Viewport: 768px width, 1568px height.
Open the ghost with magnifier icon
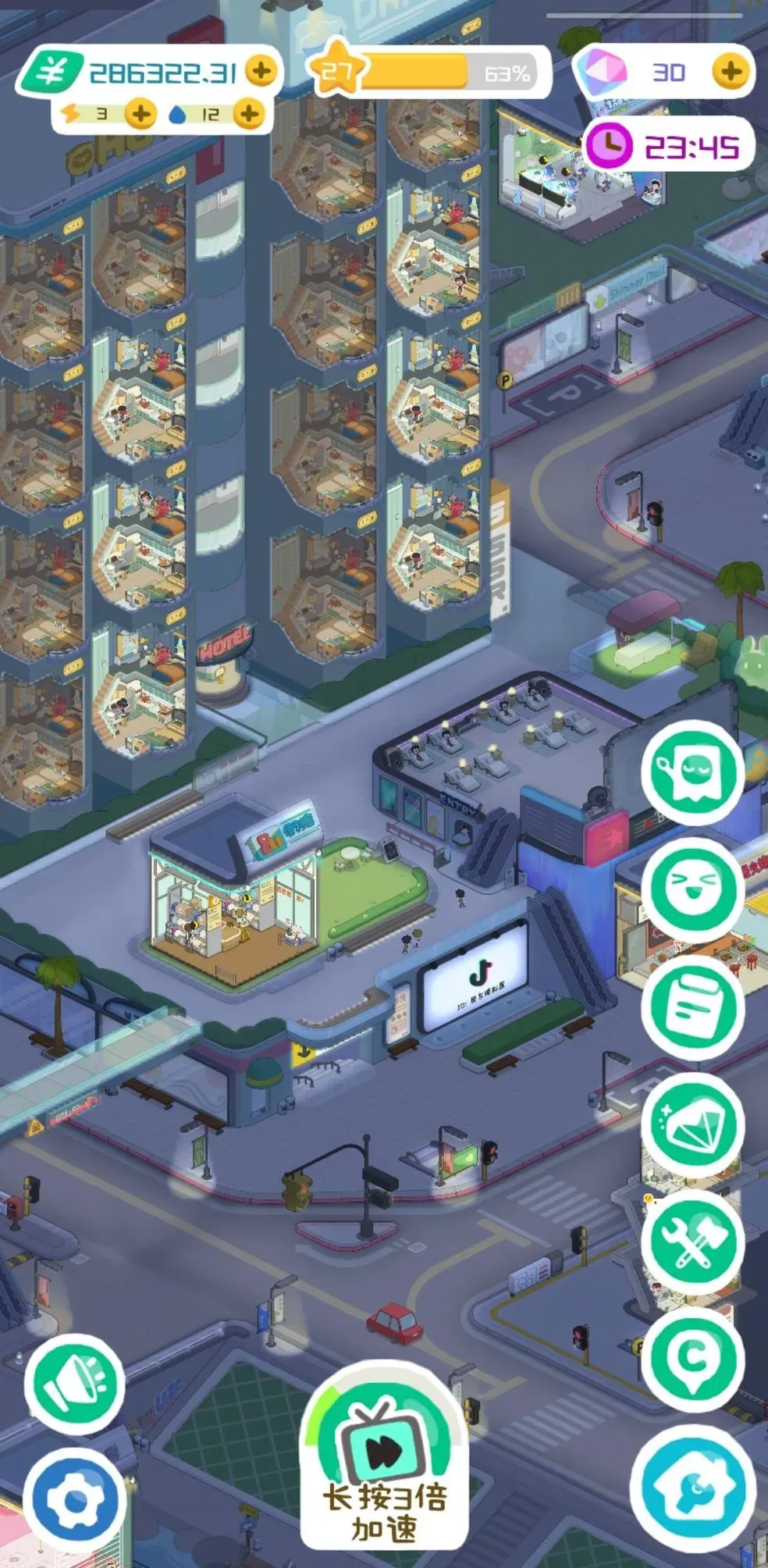tap(692, 772)
